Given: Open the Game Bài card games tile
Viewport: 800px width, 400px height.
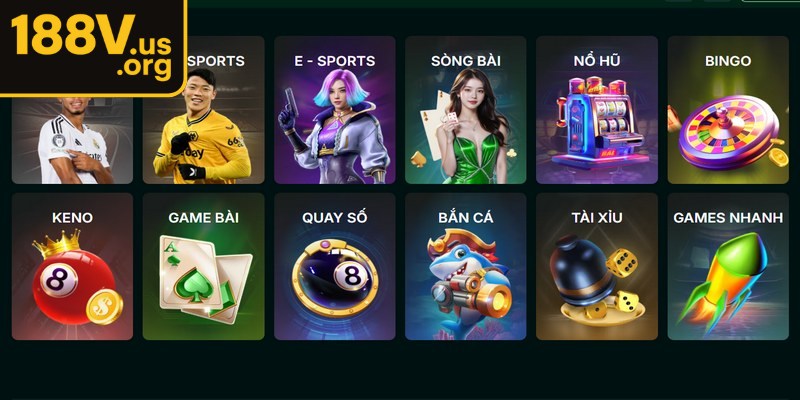Looking at the screenshot, I should pos(203,266).
